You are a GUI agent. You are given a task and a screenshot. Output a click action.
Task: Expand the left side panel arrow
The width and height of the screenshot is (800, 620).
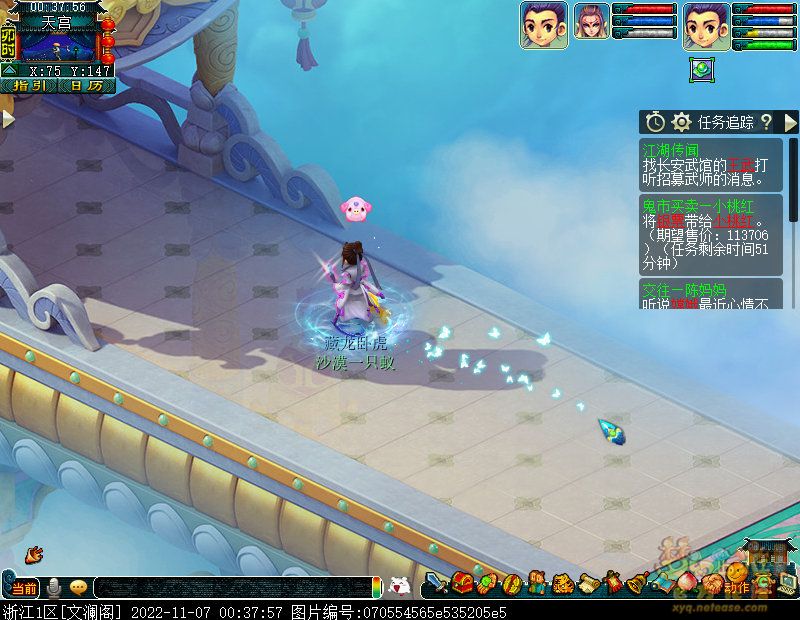[x=8, y=119]
